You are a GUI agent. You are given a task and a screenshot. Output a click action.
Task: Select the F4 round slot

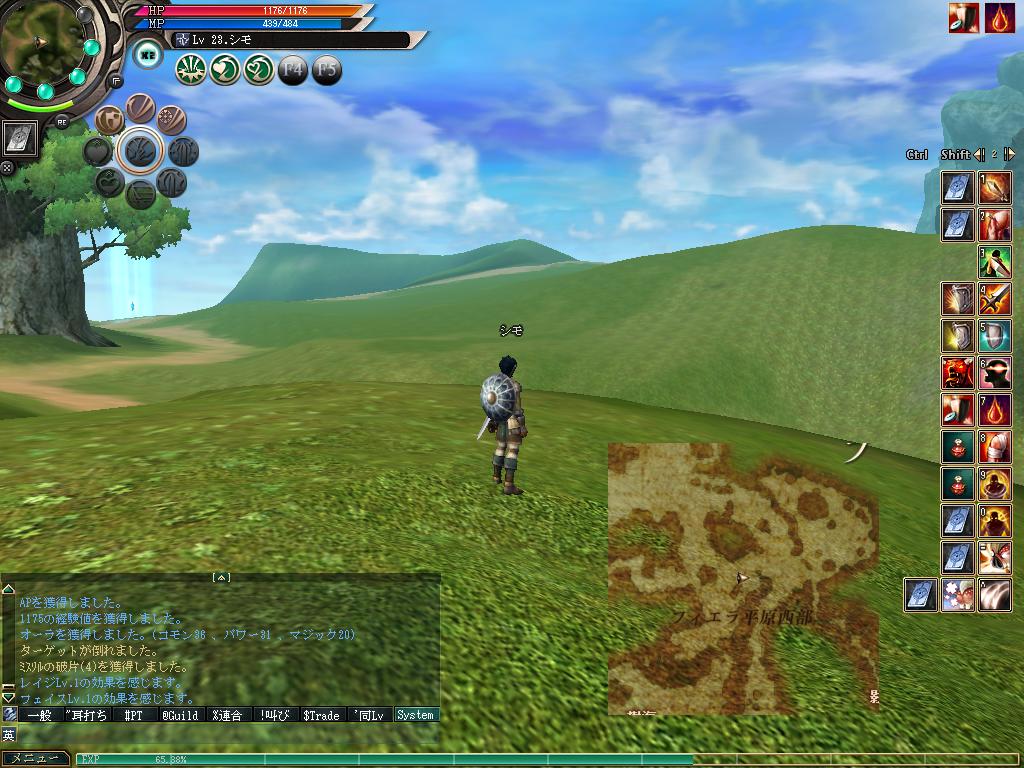pos(293,70)
